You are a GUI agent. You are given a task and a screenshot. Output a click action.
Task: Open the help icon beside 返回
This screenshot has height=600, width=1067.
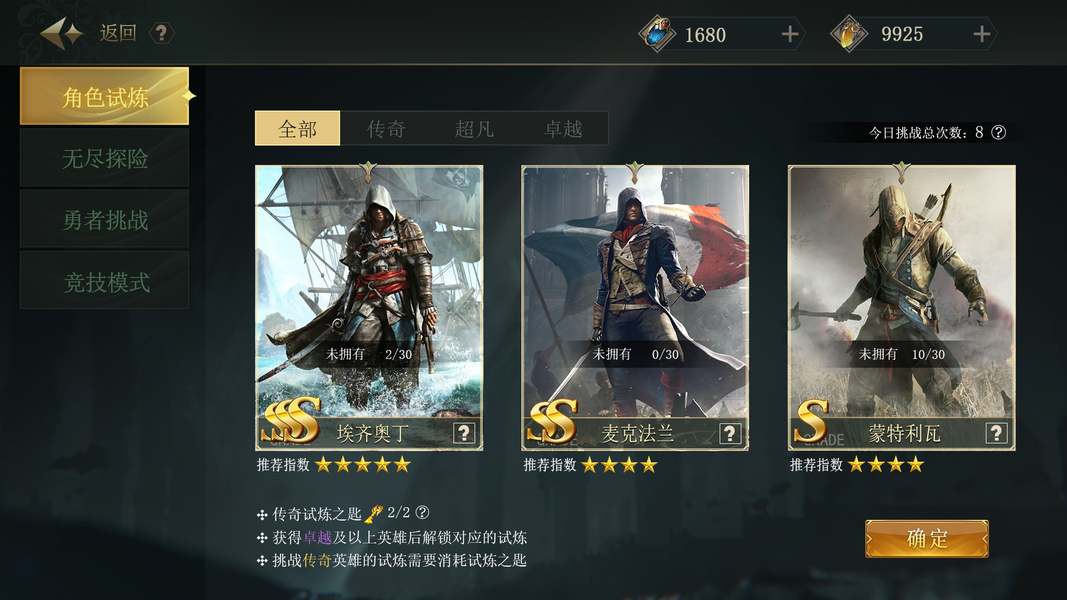click(x=161, y=33)
